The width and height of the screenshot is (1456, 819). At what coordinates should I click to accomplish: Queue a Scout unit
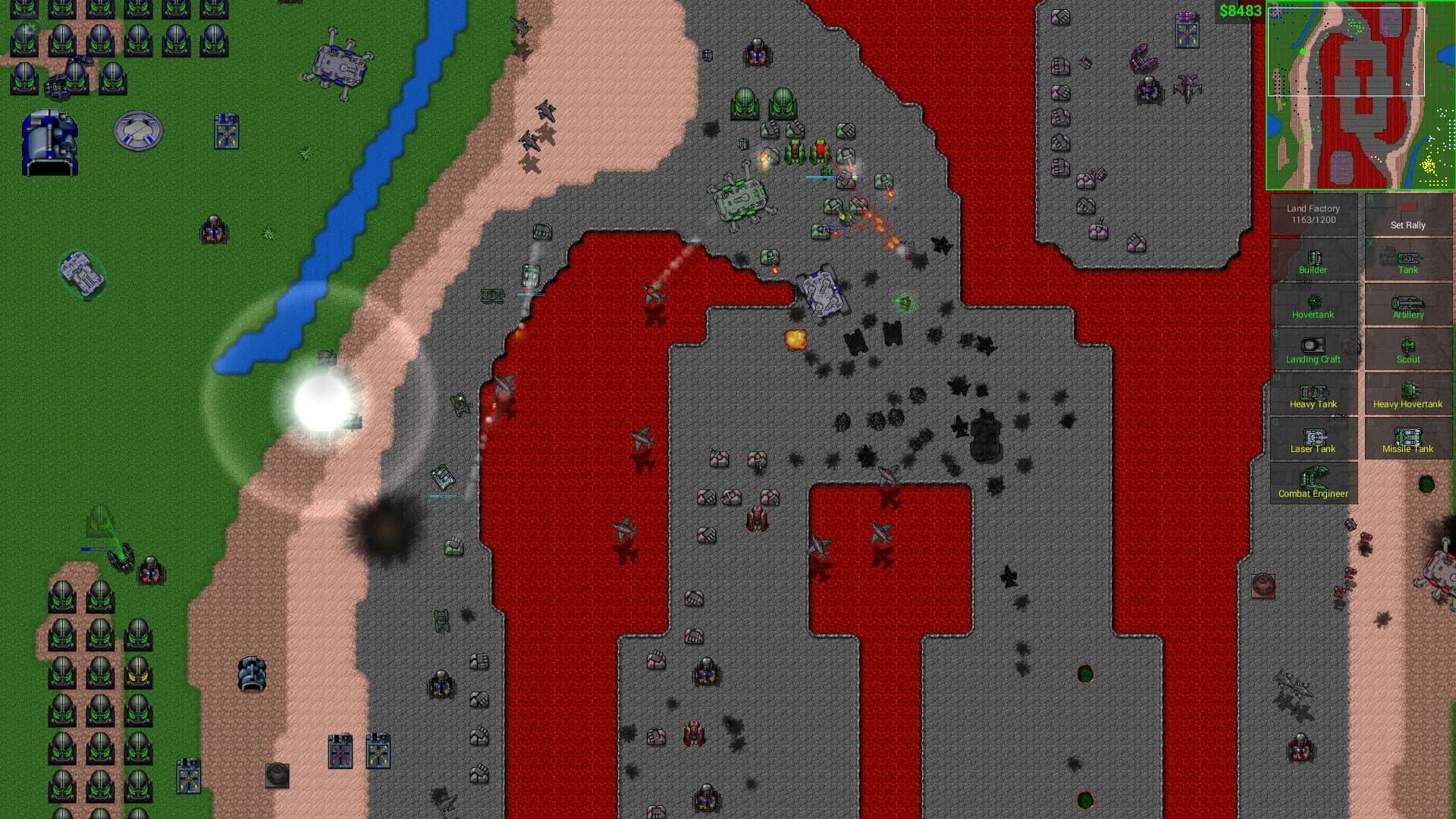[x=1407, y=348]
